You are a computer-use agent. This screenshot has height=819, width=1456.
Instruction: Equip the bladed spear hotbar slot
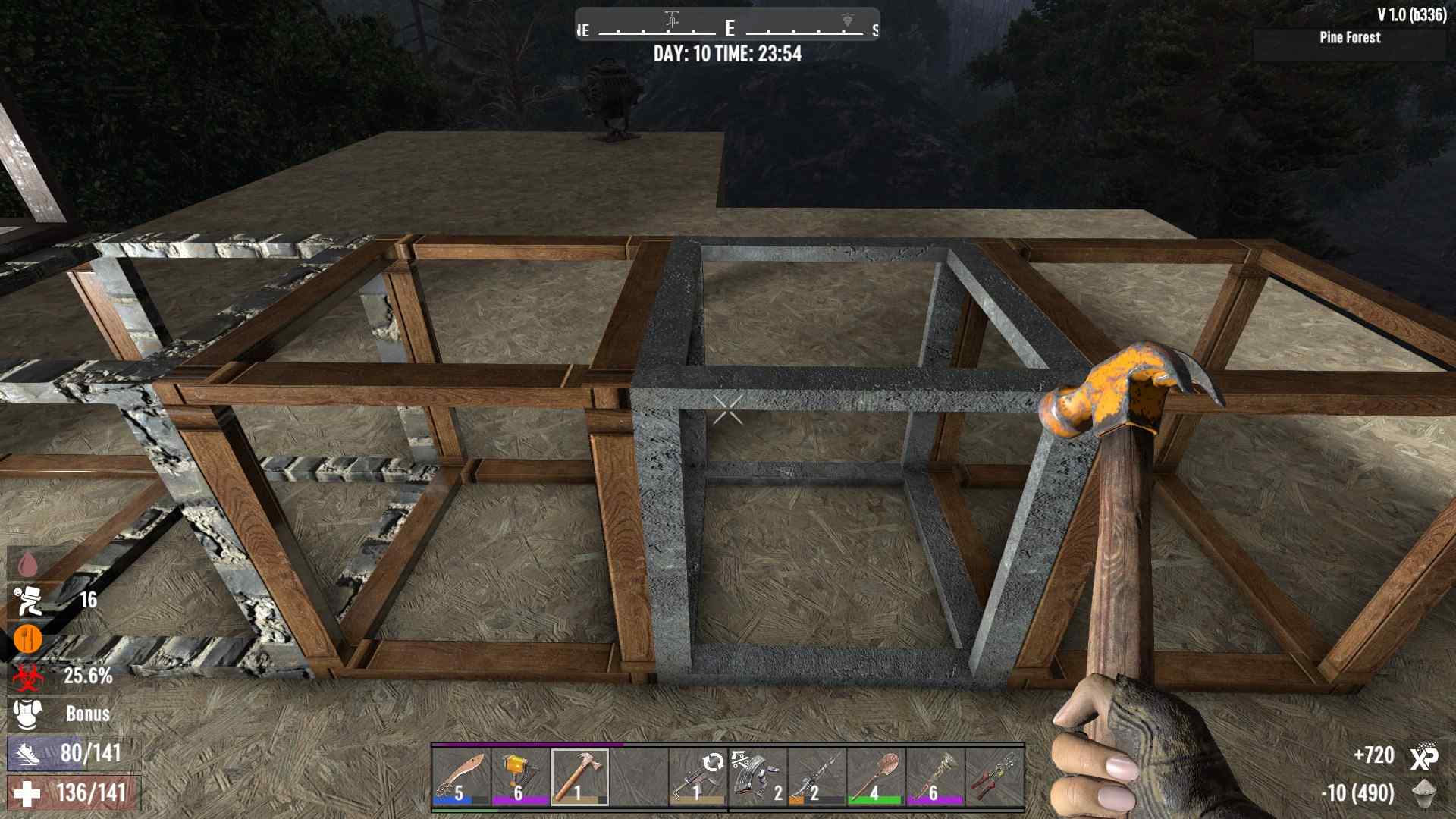(x=816, y=777)
